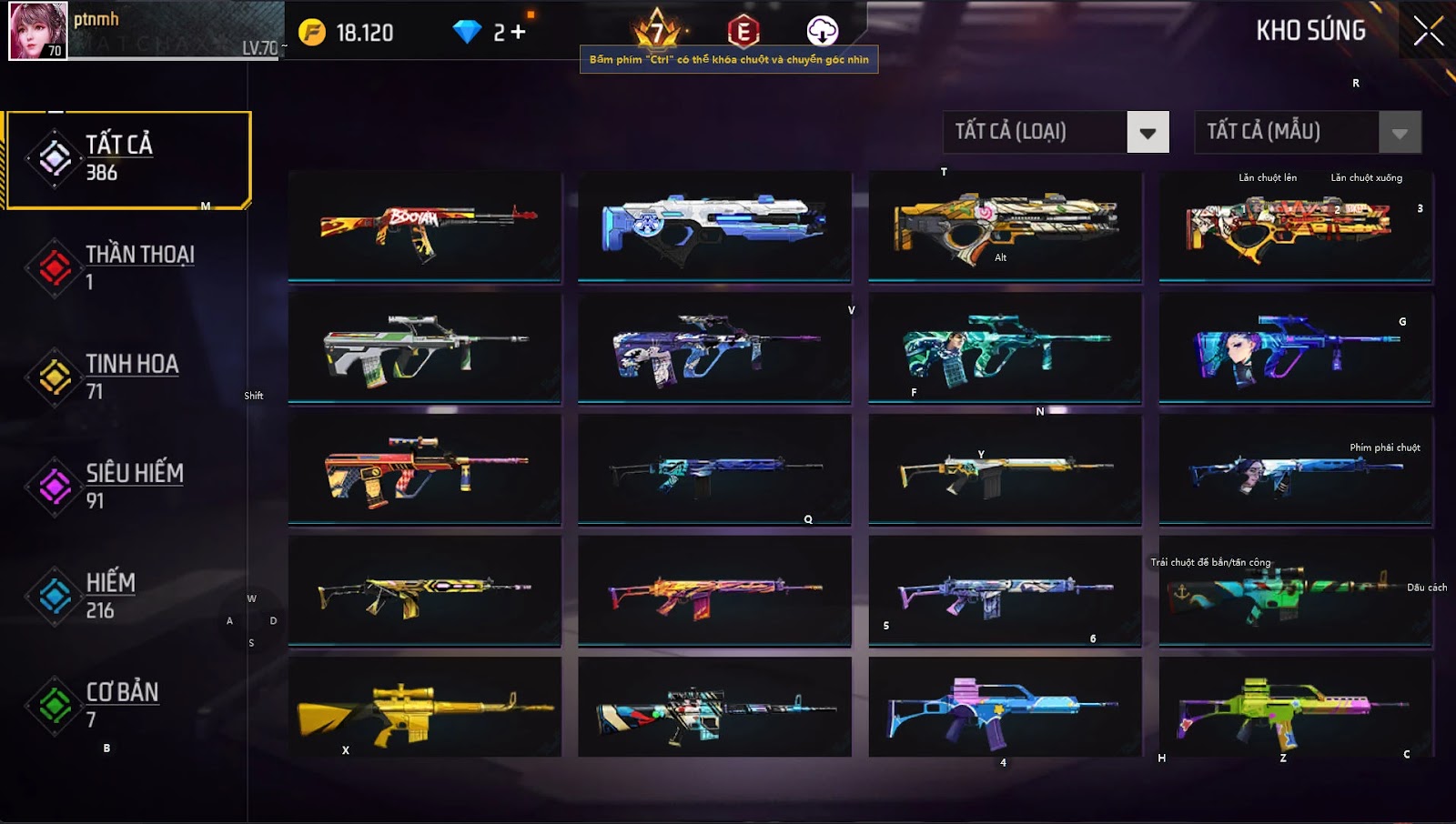Open the ptnmh player profile avatar

[38, 31]
